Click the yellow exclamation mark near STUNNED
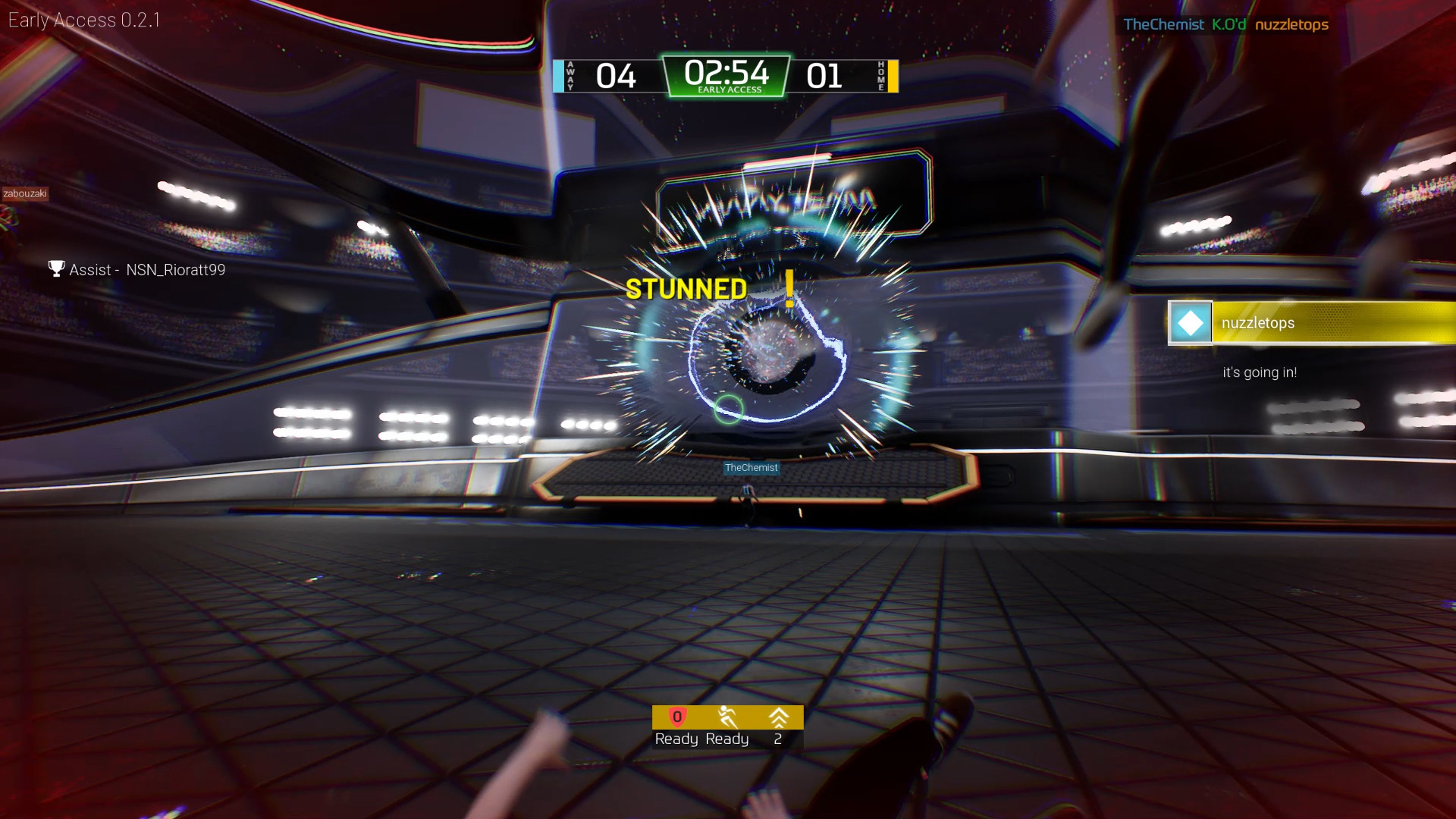 [x=789, y=290]
